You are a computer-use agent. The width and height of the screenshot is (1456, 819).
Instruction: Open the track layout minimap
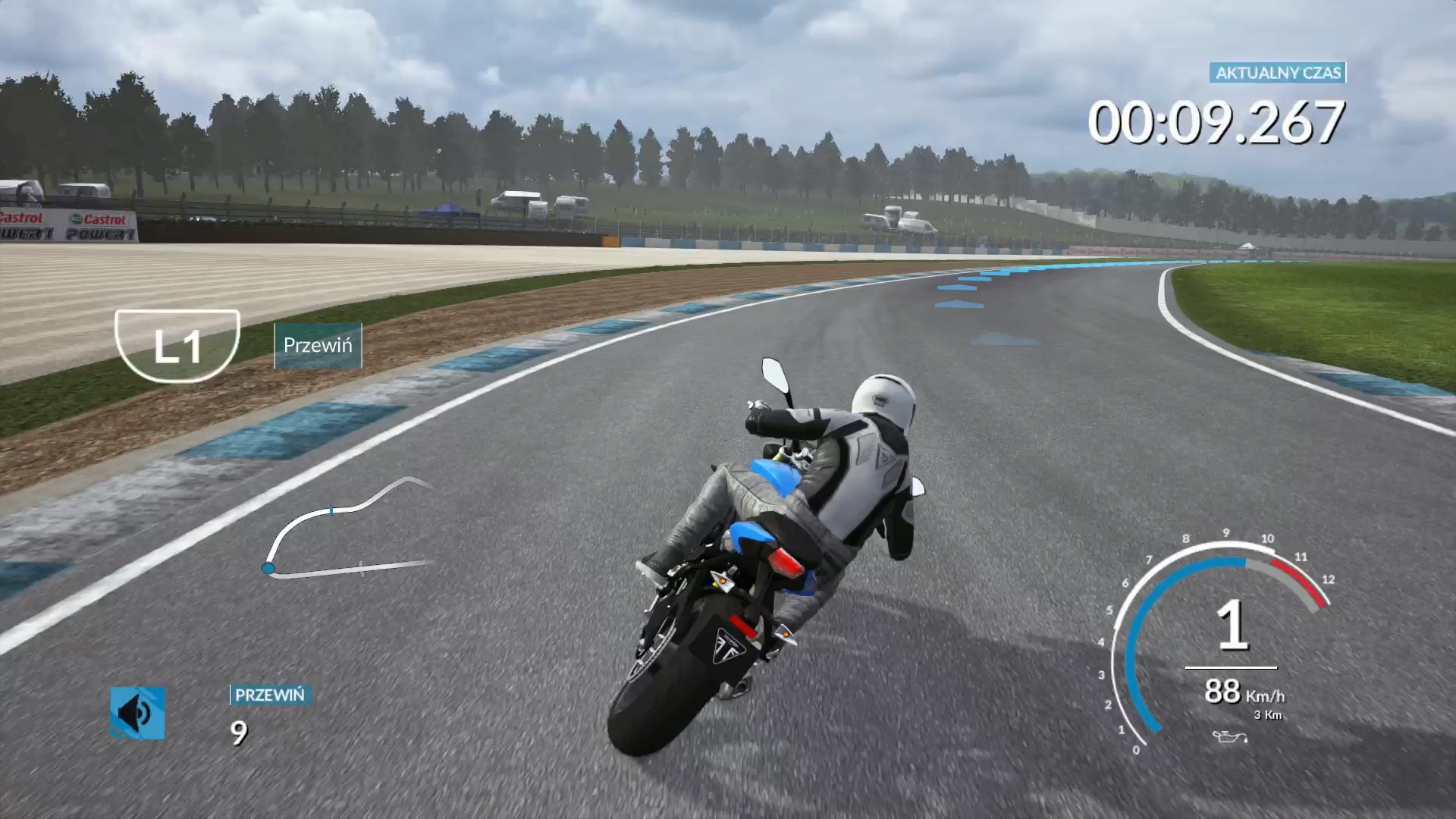click(350, 529)
